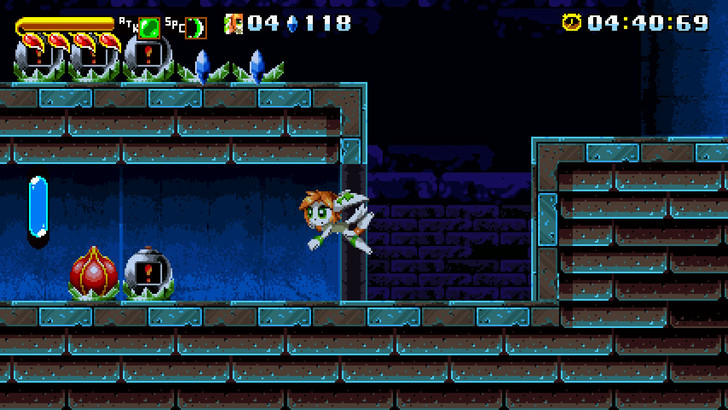Click the green ATK item icon

click(x=149, y=27)
